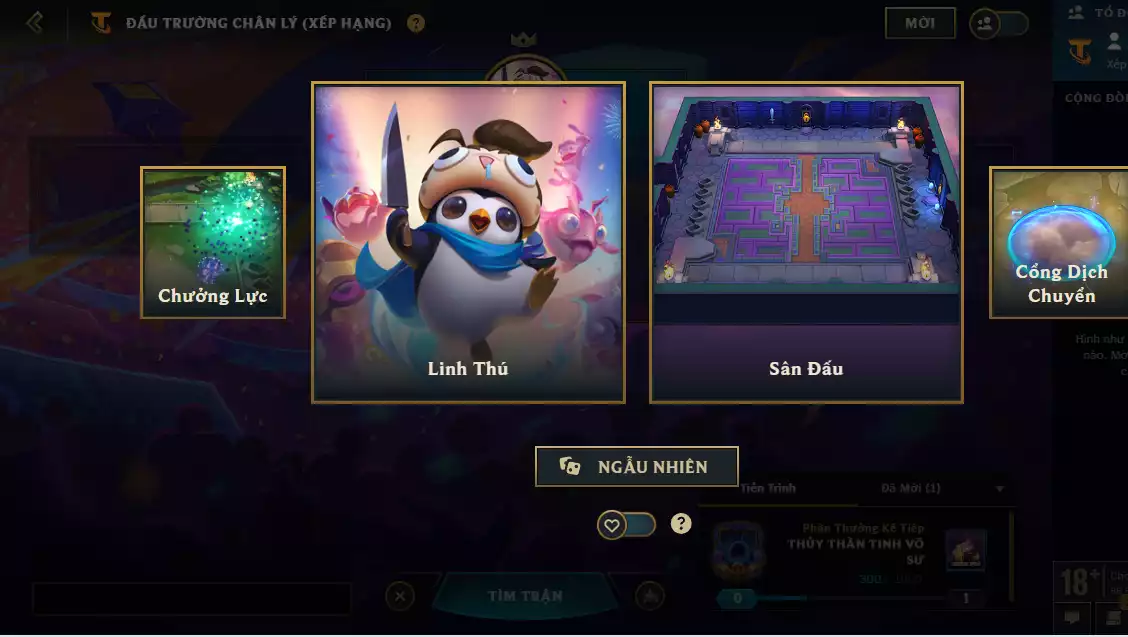Choose the Sân Đấu arena card

click(806, 242)
